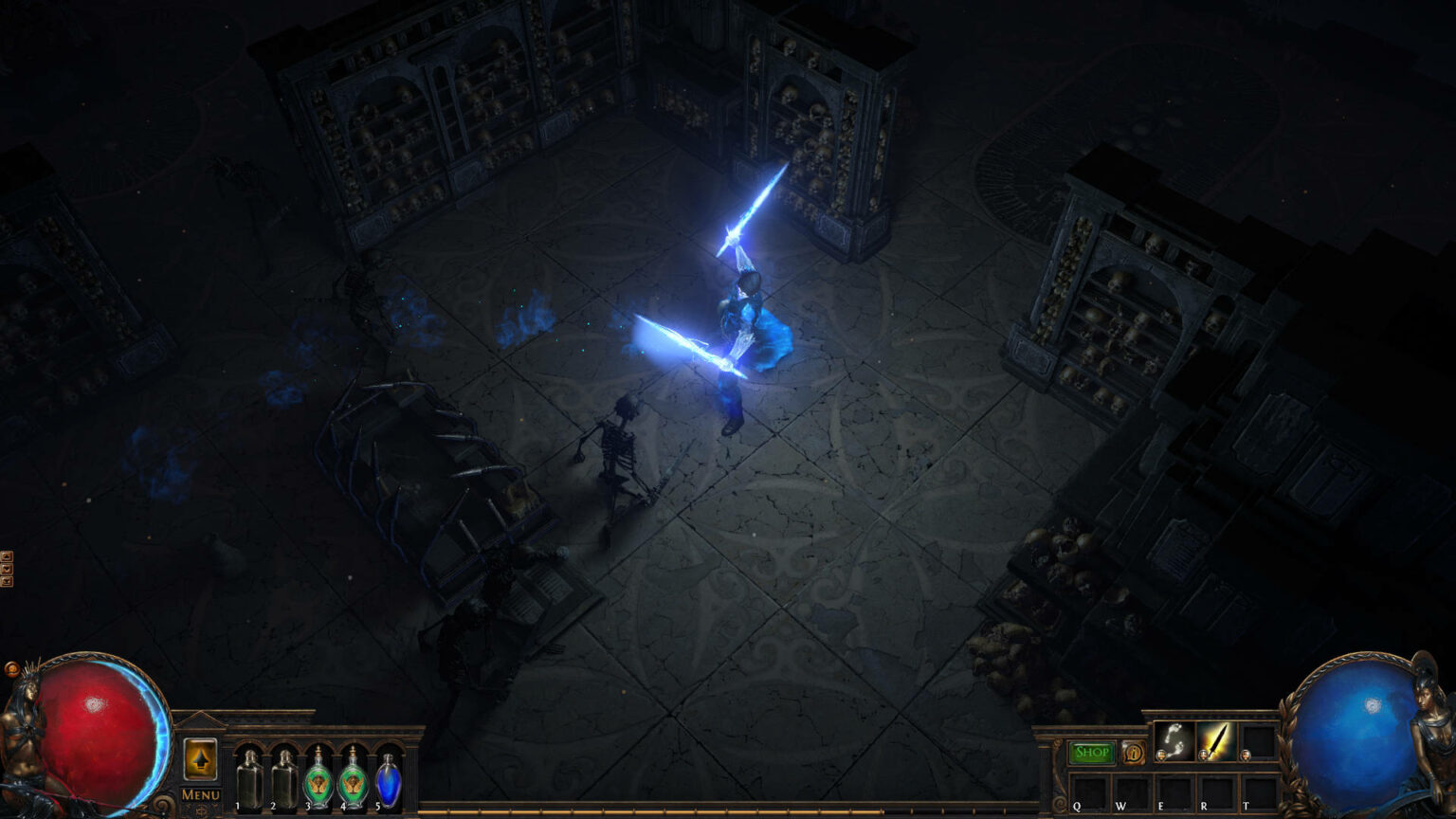Open skill assignment dropdown under the sword skill
Screen dimensions: 1456x819
(x=1203, y=755)
